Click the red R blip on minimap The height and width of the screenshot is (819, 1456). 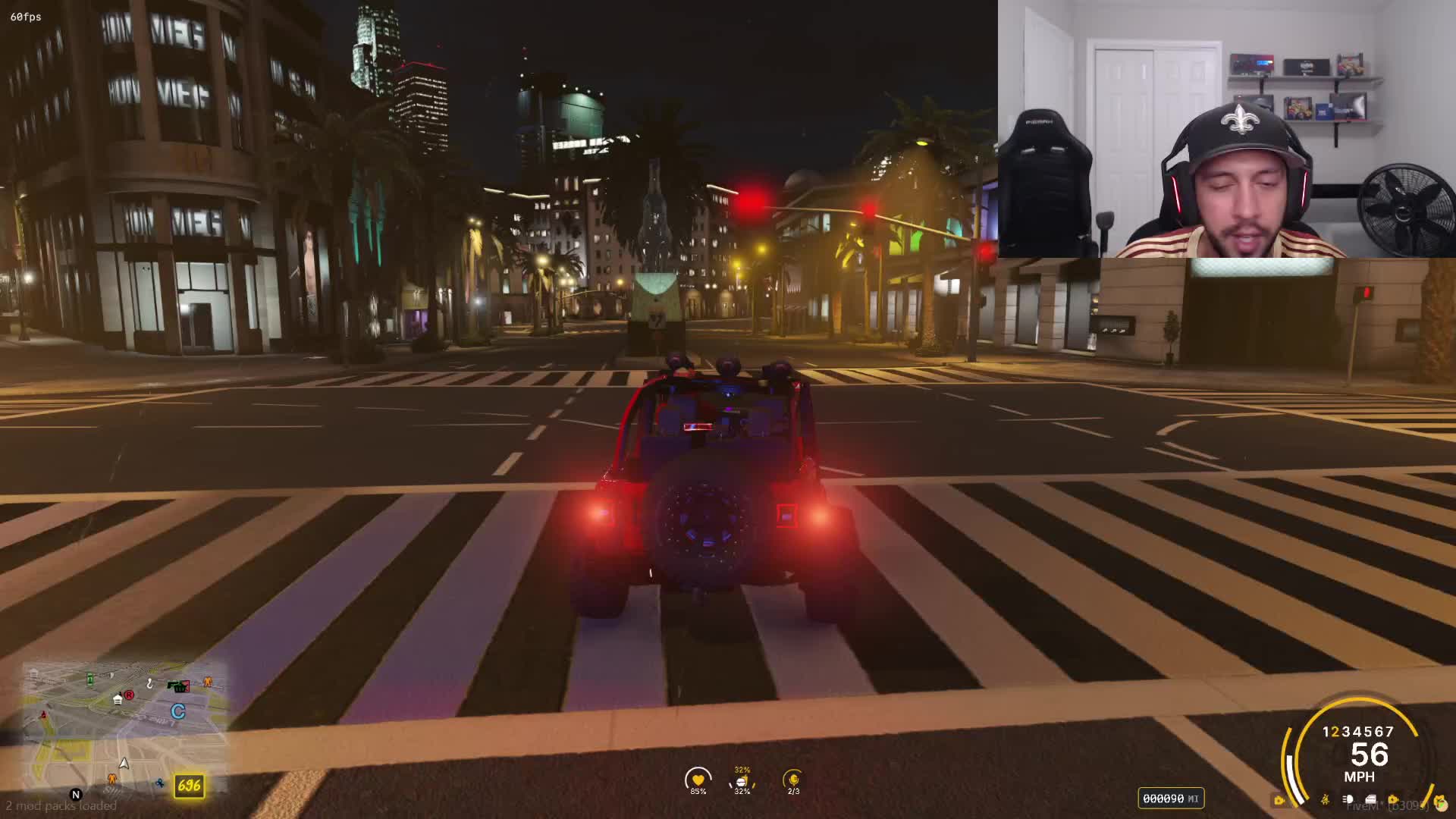(x=129, y=695)
